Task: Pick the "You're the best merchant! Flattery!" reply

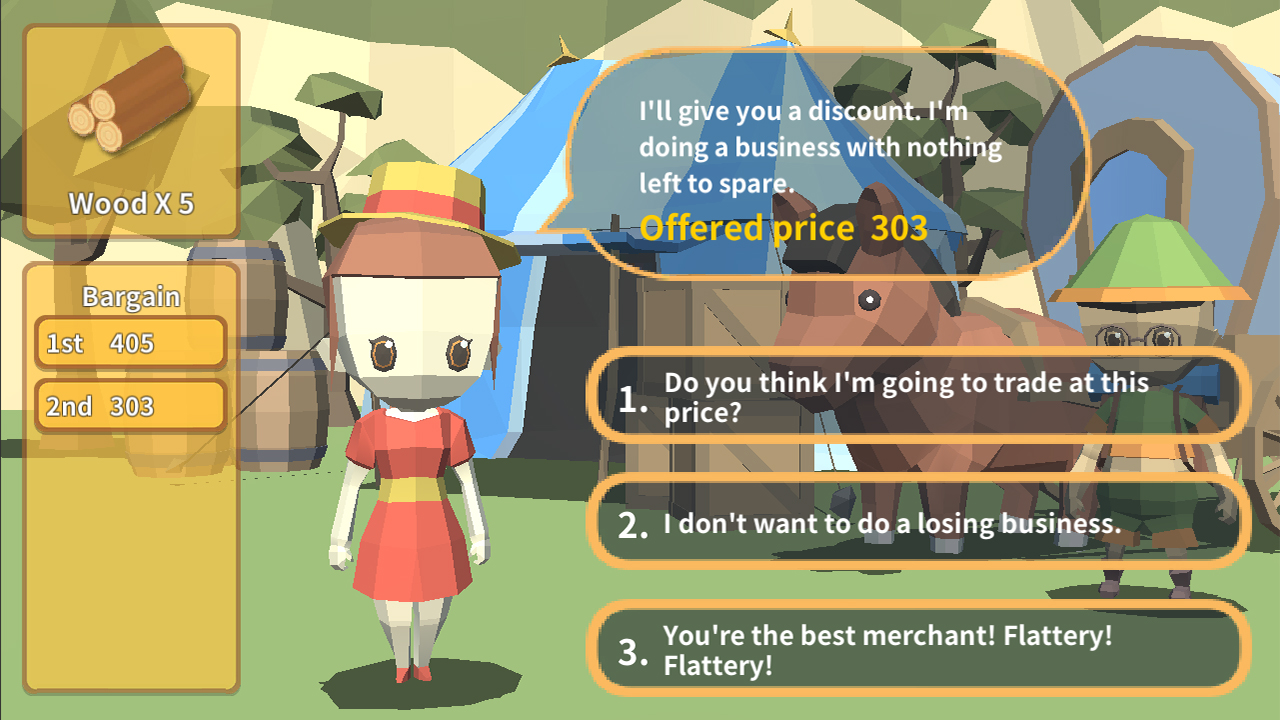Action: [918, 650]
